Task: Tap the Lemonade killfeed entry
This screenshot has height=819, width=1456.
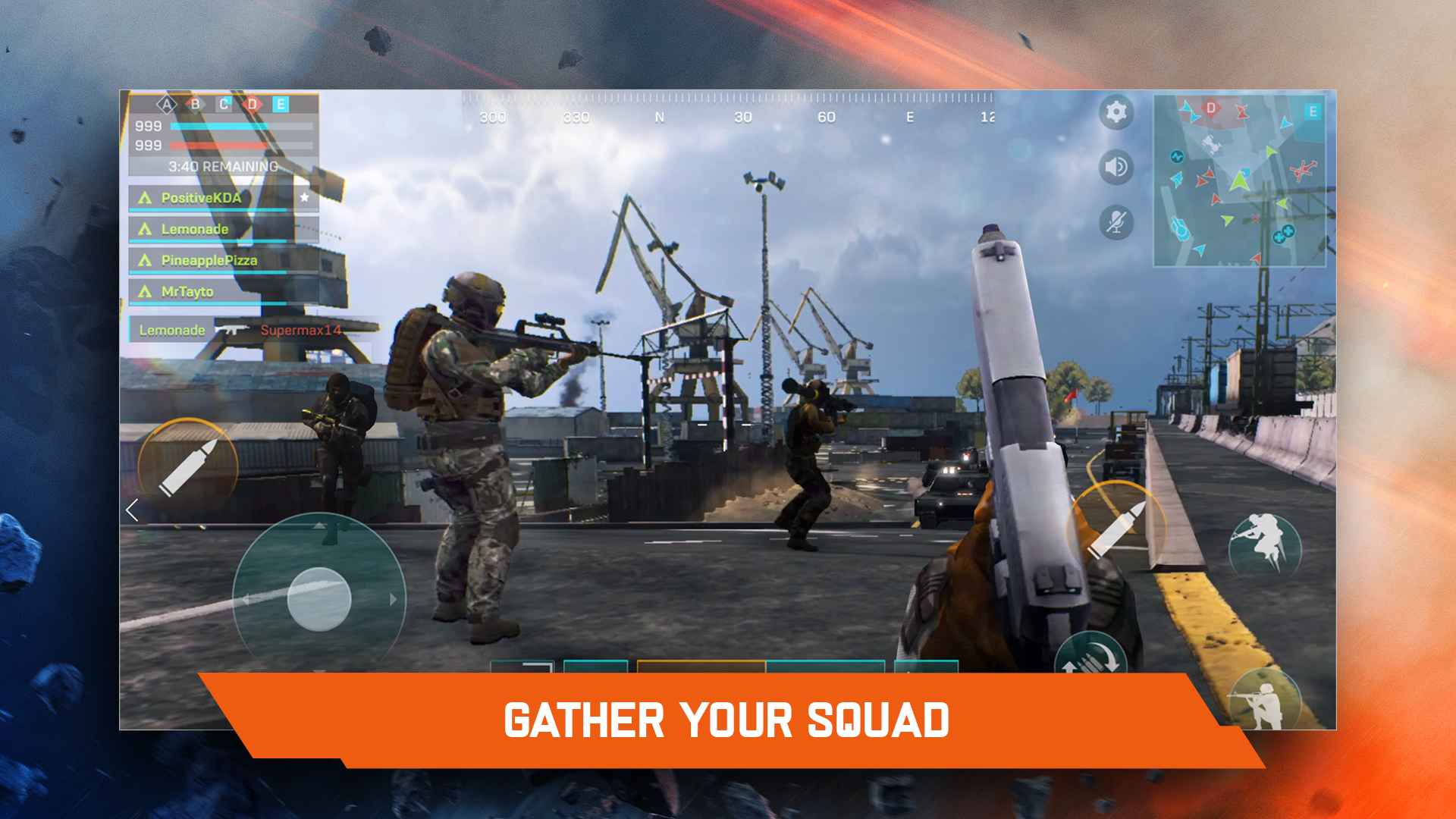Action: point(171,330)
